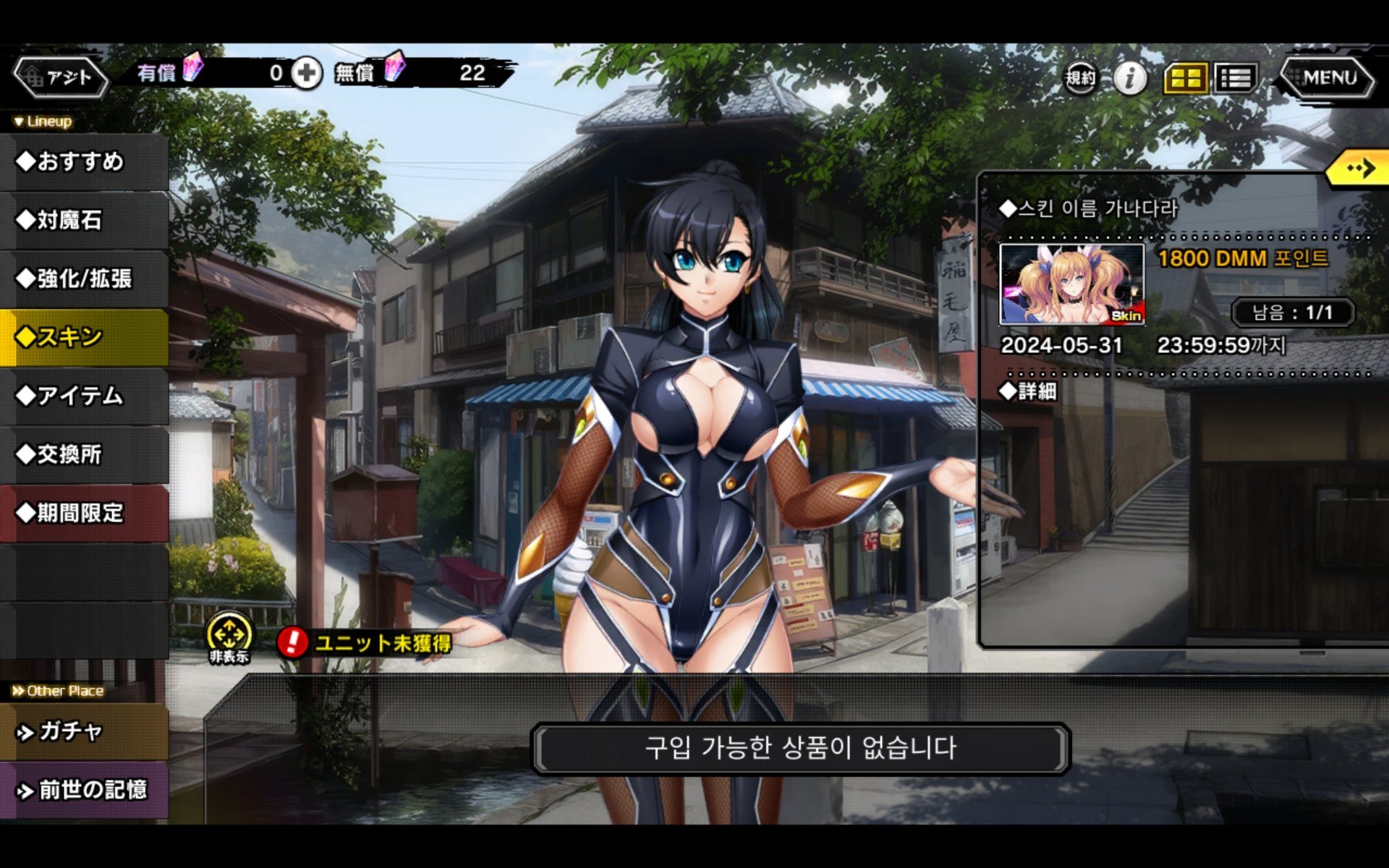Image resolution: width=1389 pixels, height=868 pixels.
Task: Go to the ガチャ page
Action: point(84,732)
